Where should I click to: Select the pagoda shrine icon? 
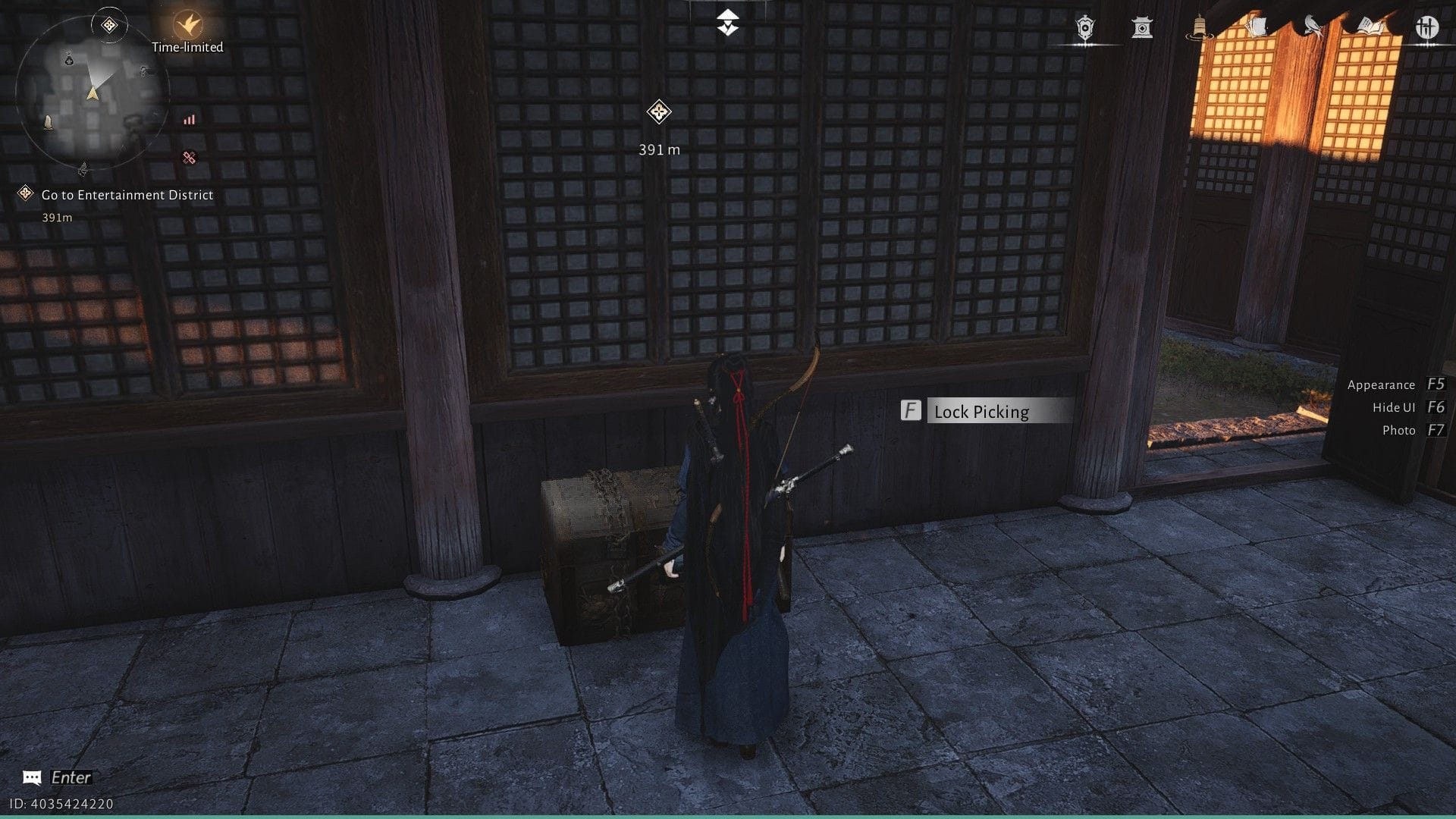pos(1142,27)
